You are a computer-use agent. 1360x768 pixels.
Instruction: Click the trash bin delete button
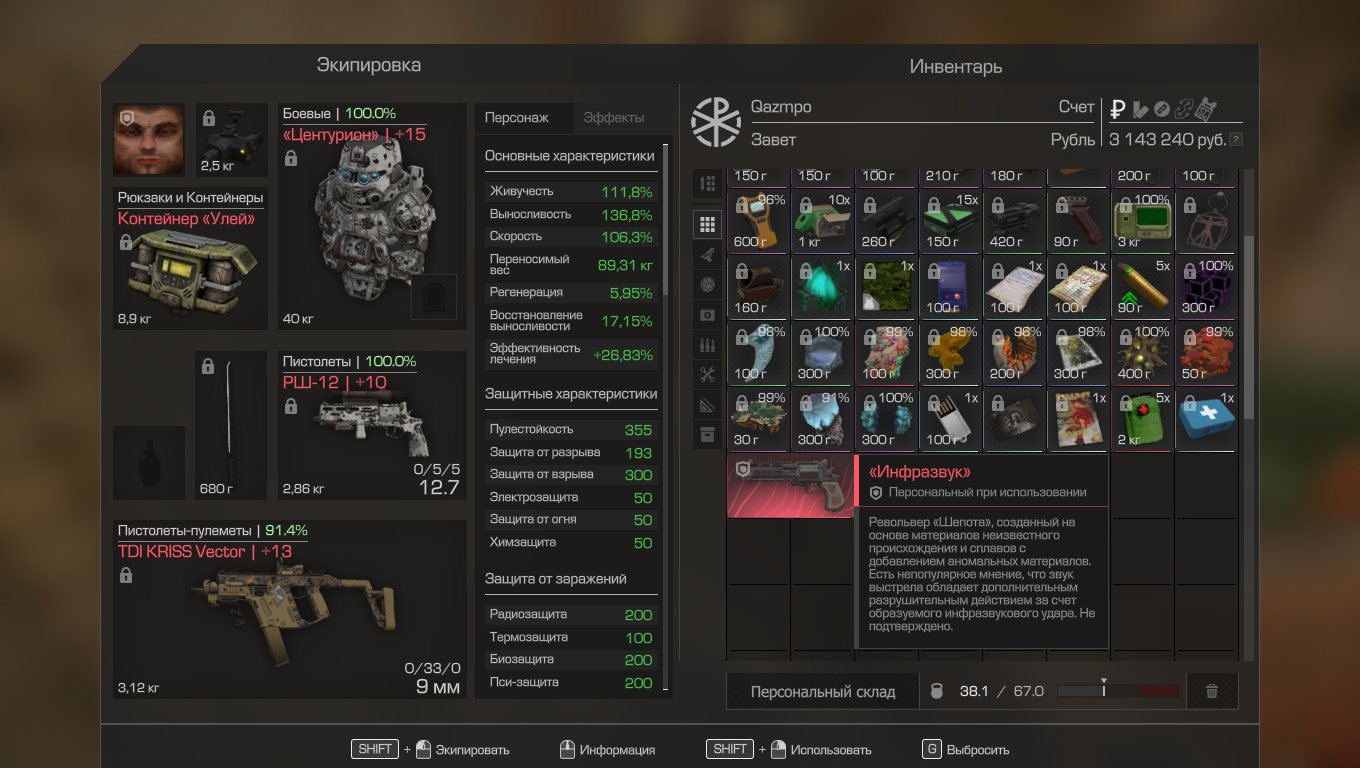click(x=1212, y=691)
